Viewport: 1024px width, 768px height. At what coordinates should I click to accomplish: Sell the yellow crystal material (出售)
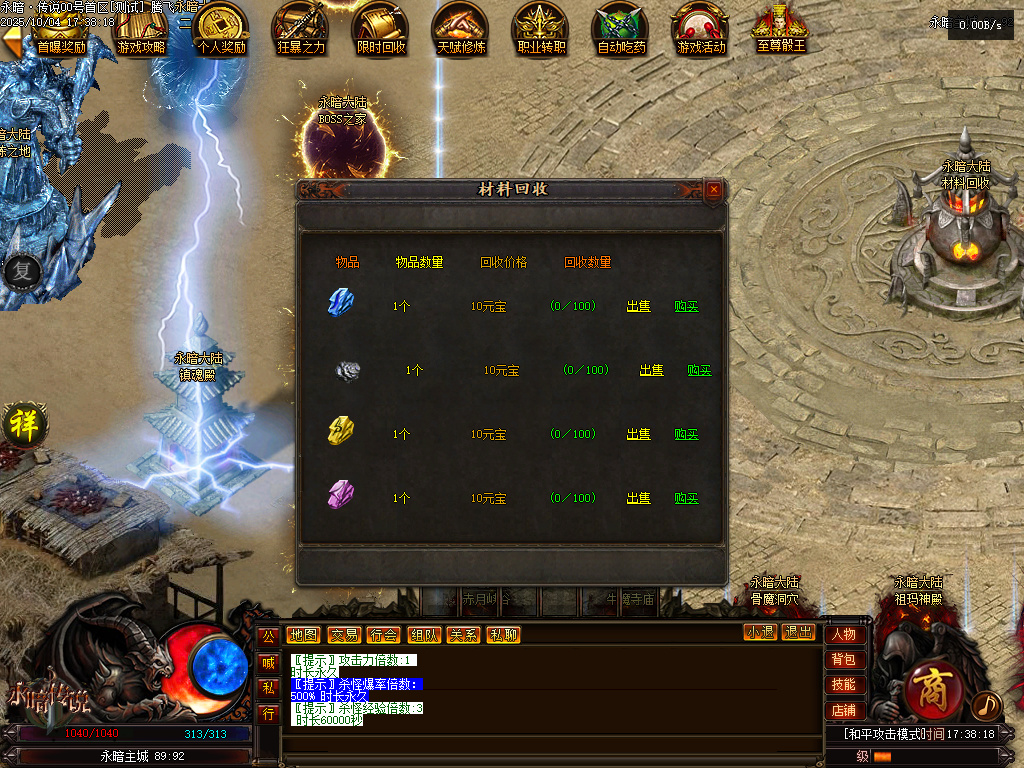click(638, 434)
